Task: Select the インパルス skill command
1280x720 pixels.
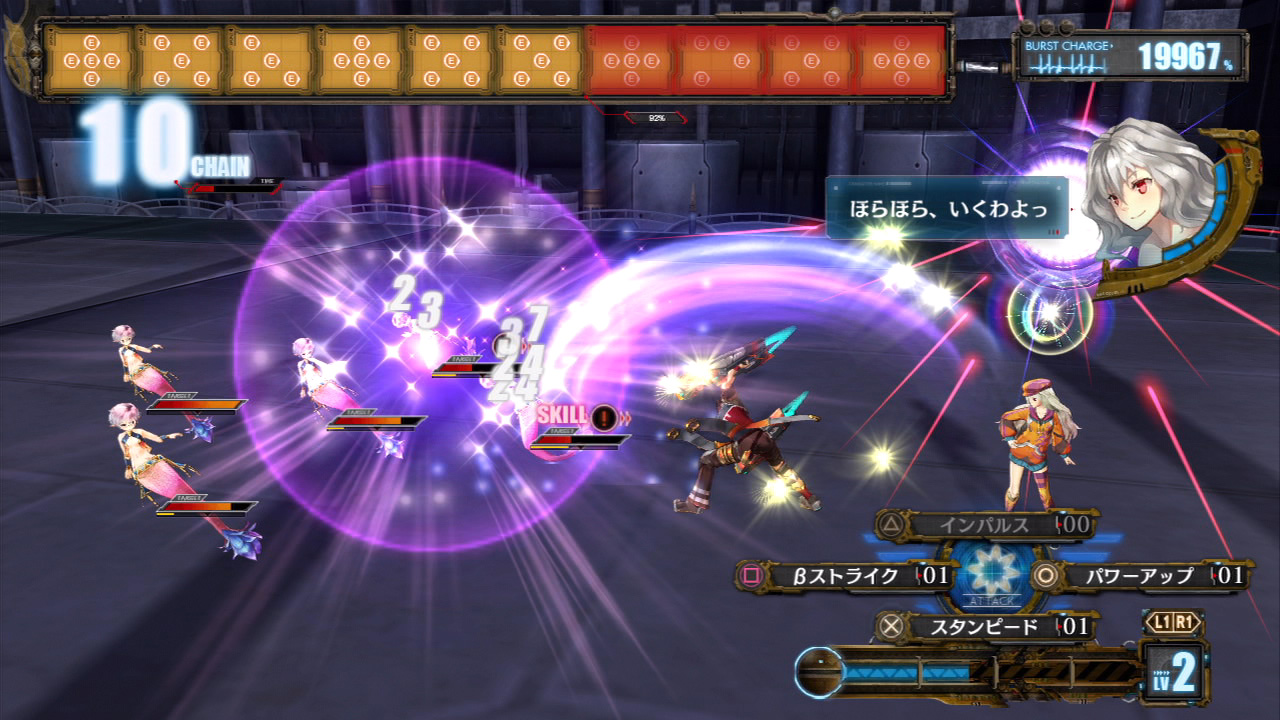Action: point(984,524)
